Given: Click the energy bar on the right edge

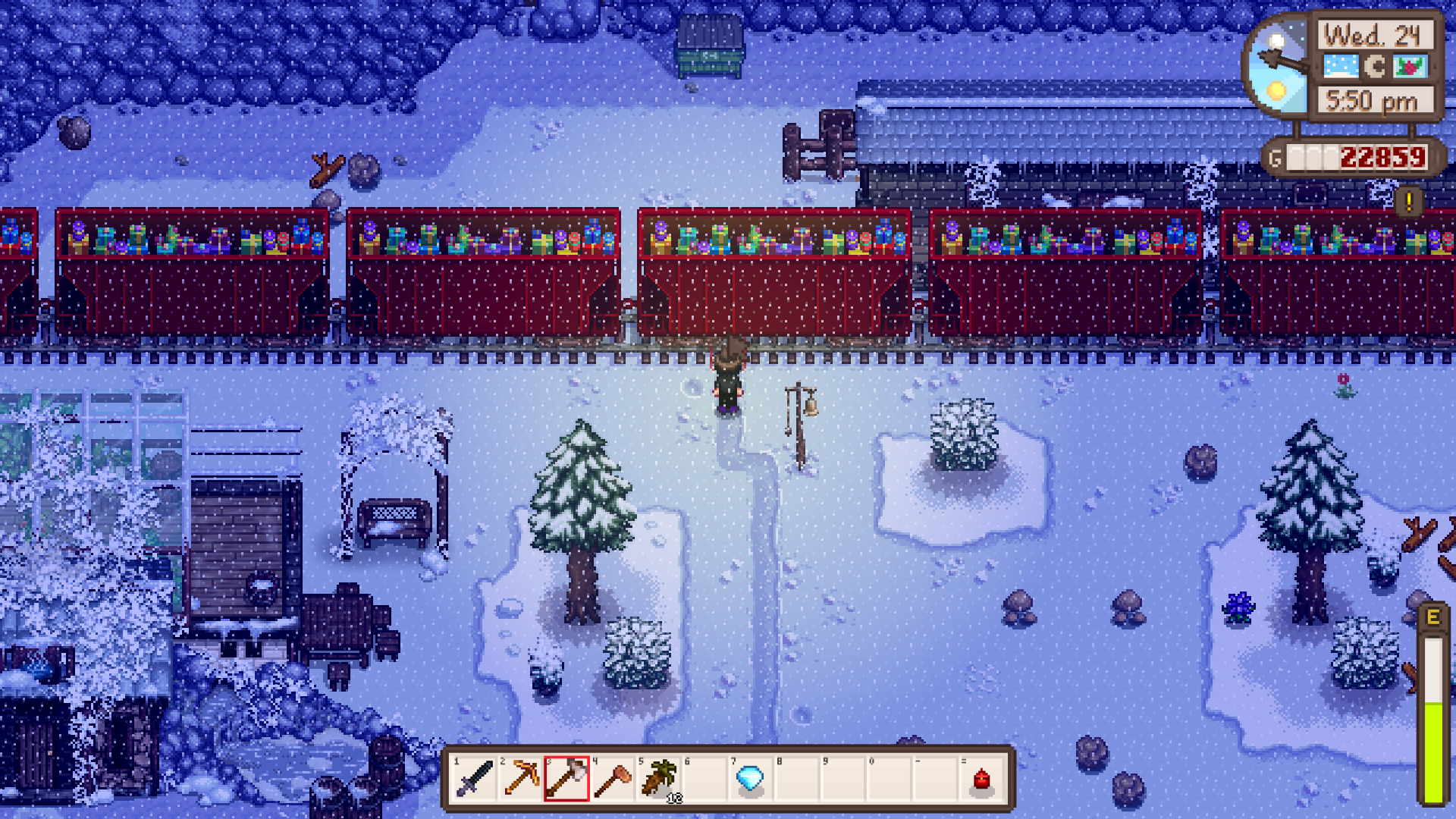Looking at the screenshot, I should [1433, 705].
